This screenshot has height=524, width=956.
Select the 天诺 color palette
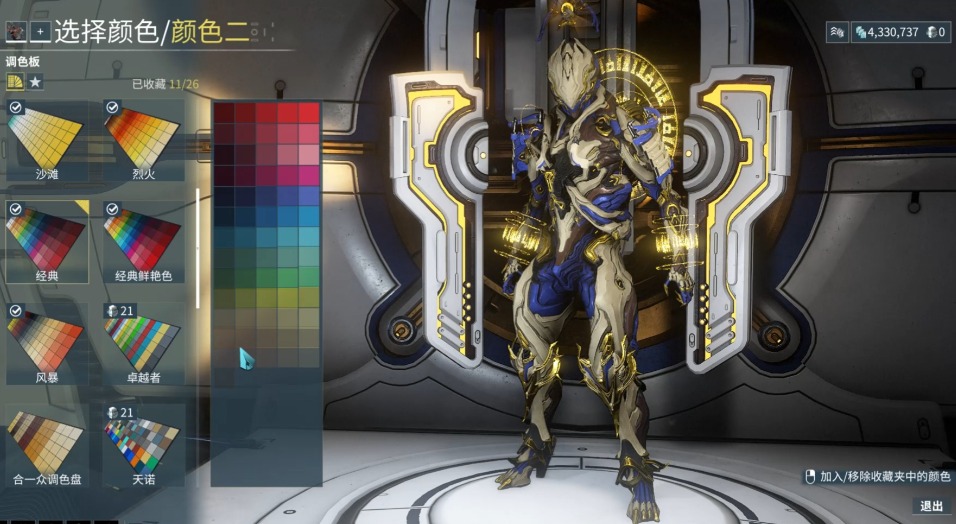tap(143, 443)
